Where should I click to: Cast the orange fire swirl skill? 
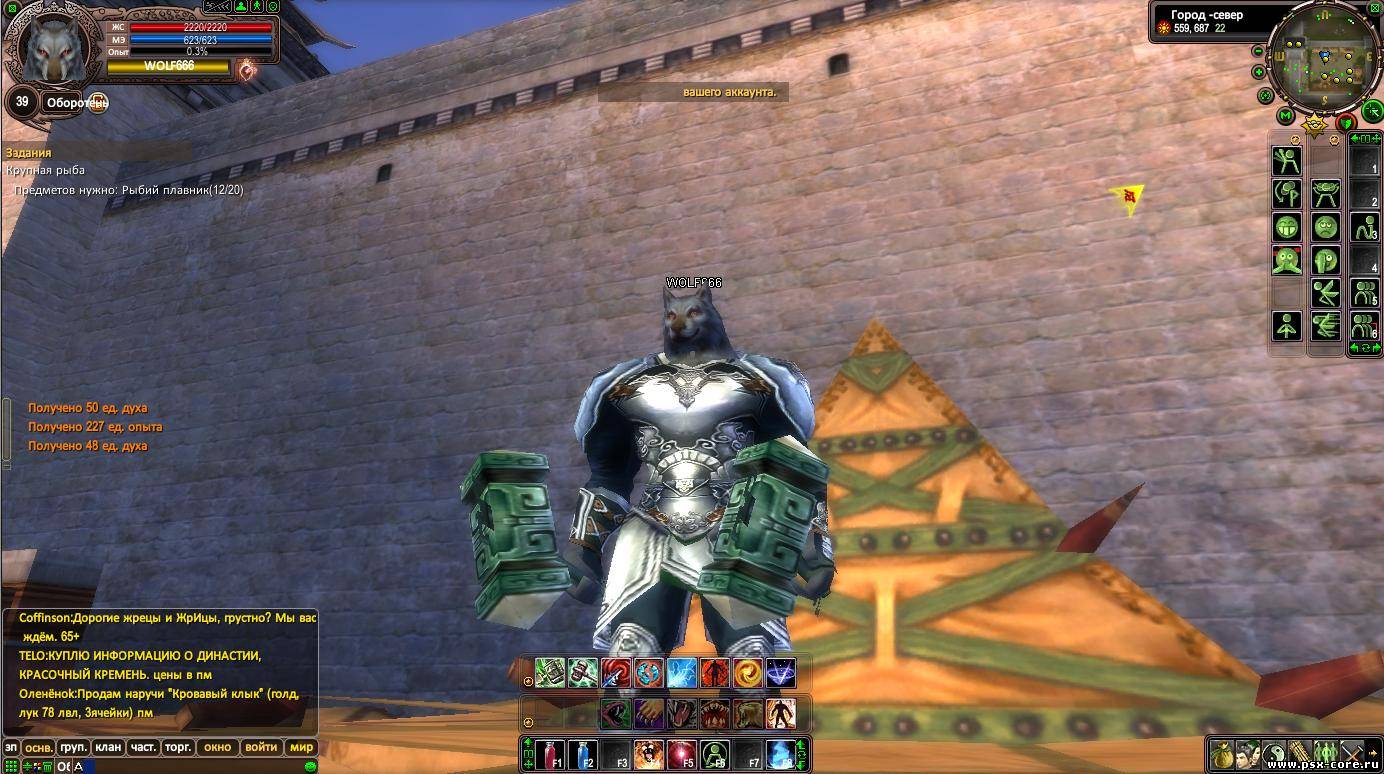point(747,673)
